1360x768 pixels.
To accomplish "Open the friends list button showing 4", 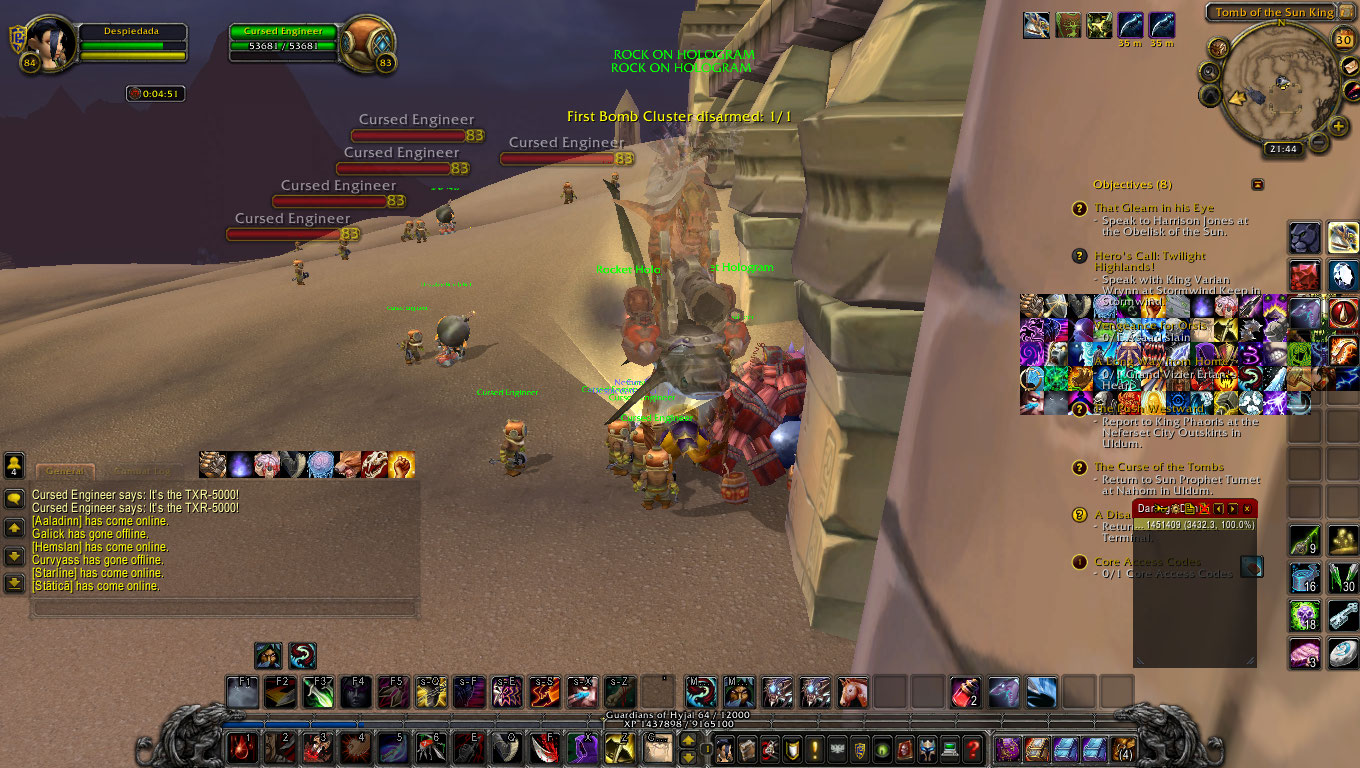I will 14,465.
